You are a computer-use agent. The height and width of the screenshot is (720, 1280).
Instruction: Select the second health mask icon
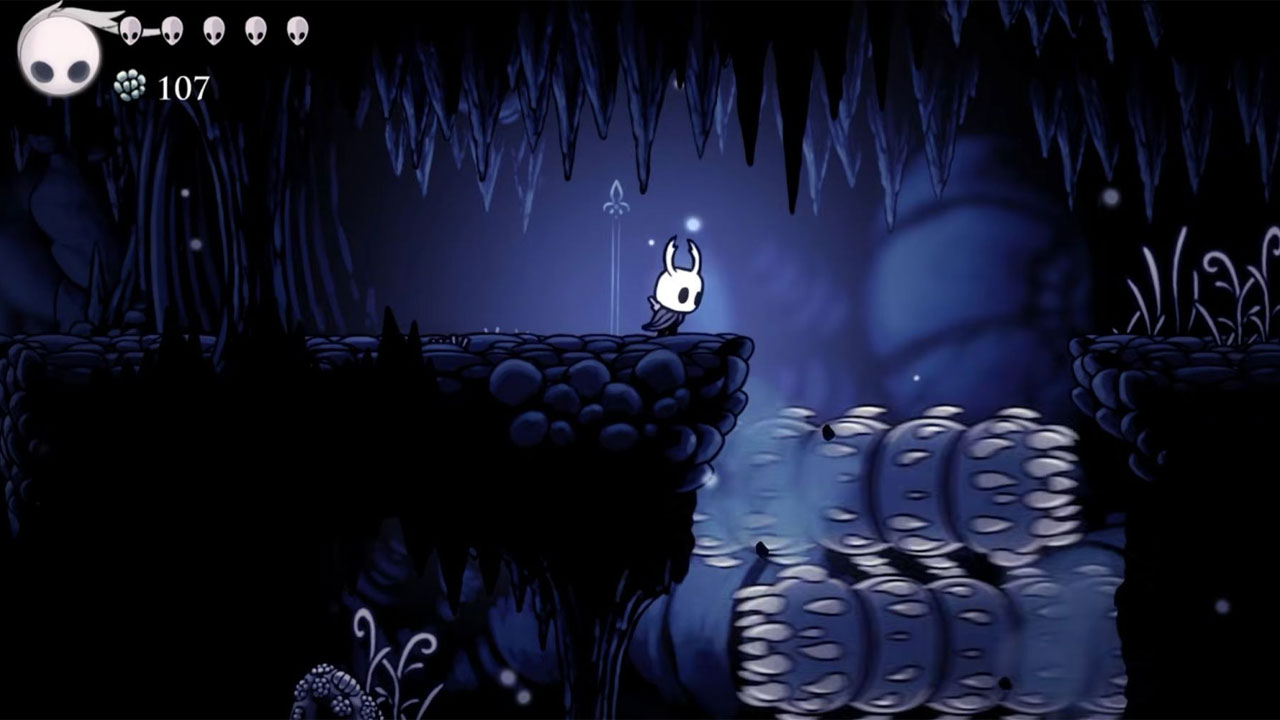tap(172, 30)
